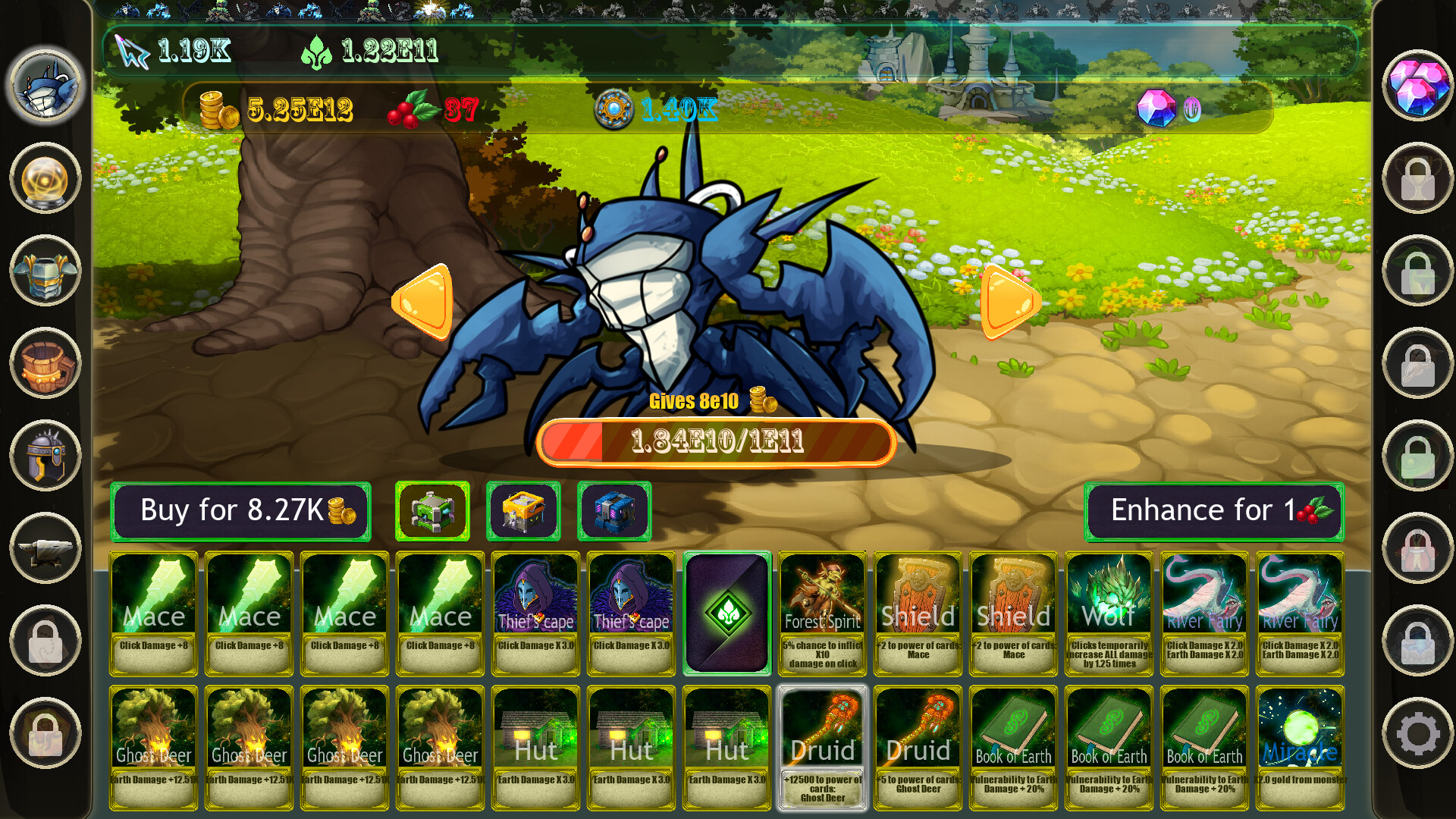Viewport: 1456px width, 819px height.
Task: Activate the Forest Spirit card
Action: pyautogui.click(x=821, y=610)
